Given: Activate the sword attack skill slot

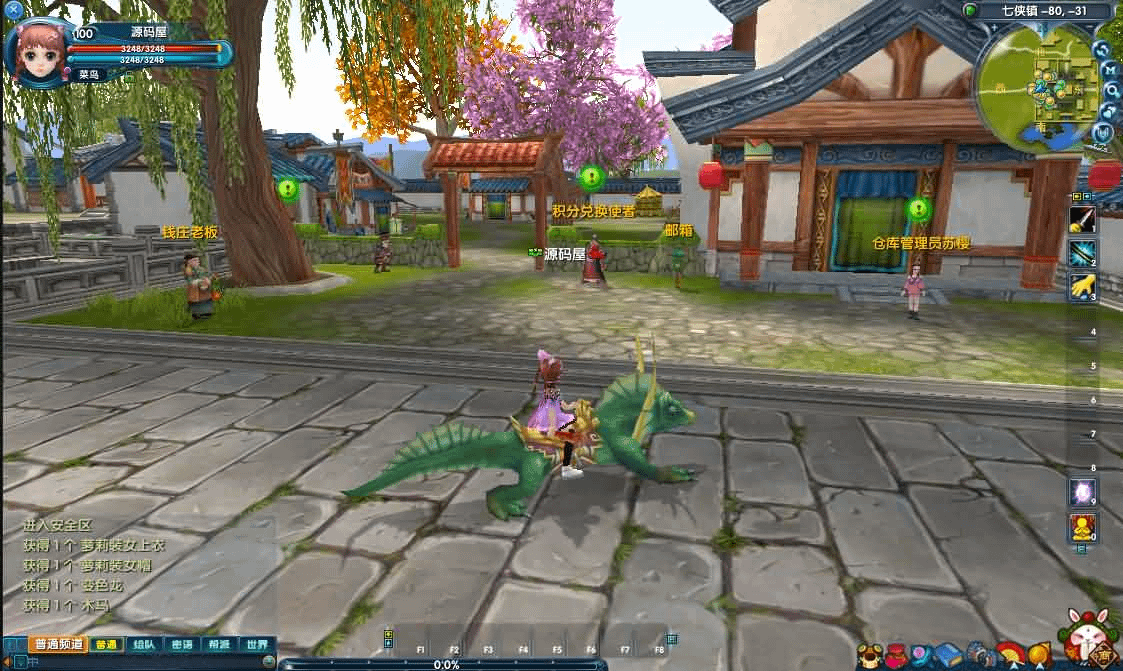Looking at the screenshot, I should point(1082,220).
